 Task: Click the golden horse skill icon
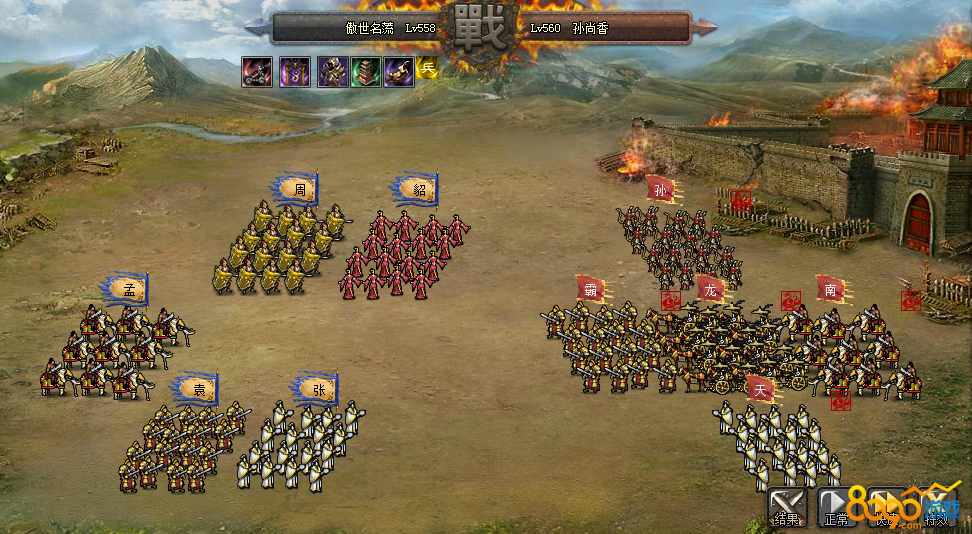(399, 72)
